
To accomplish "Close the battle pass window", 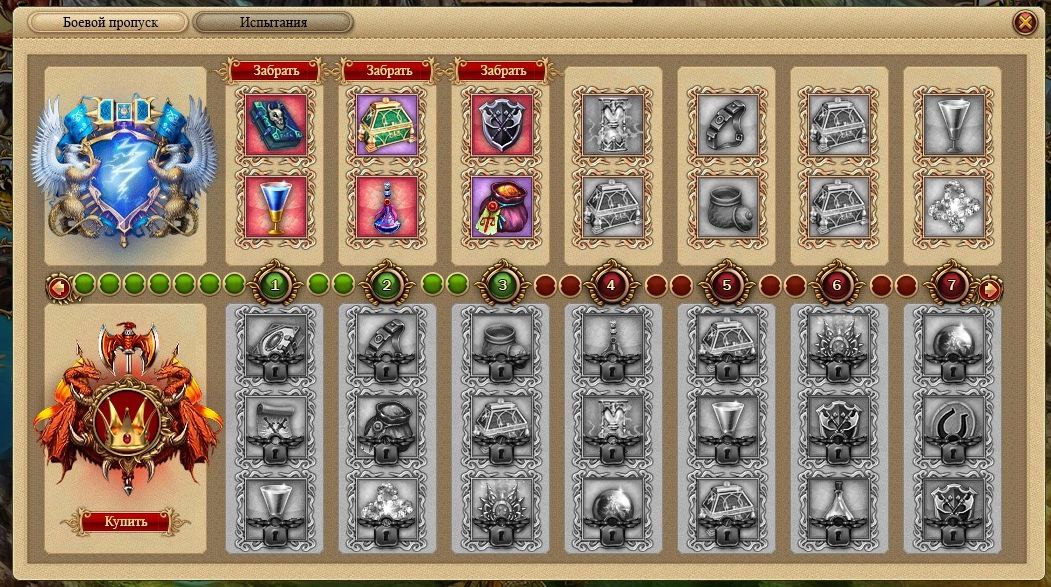I will (1024, 22).
